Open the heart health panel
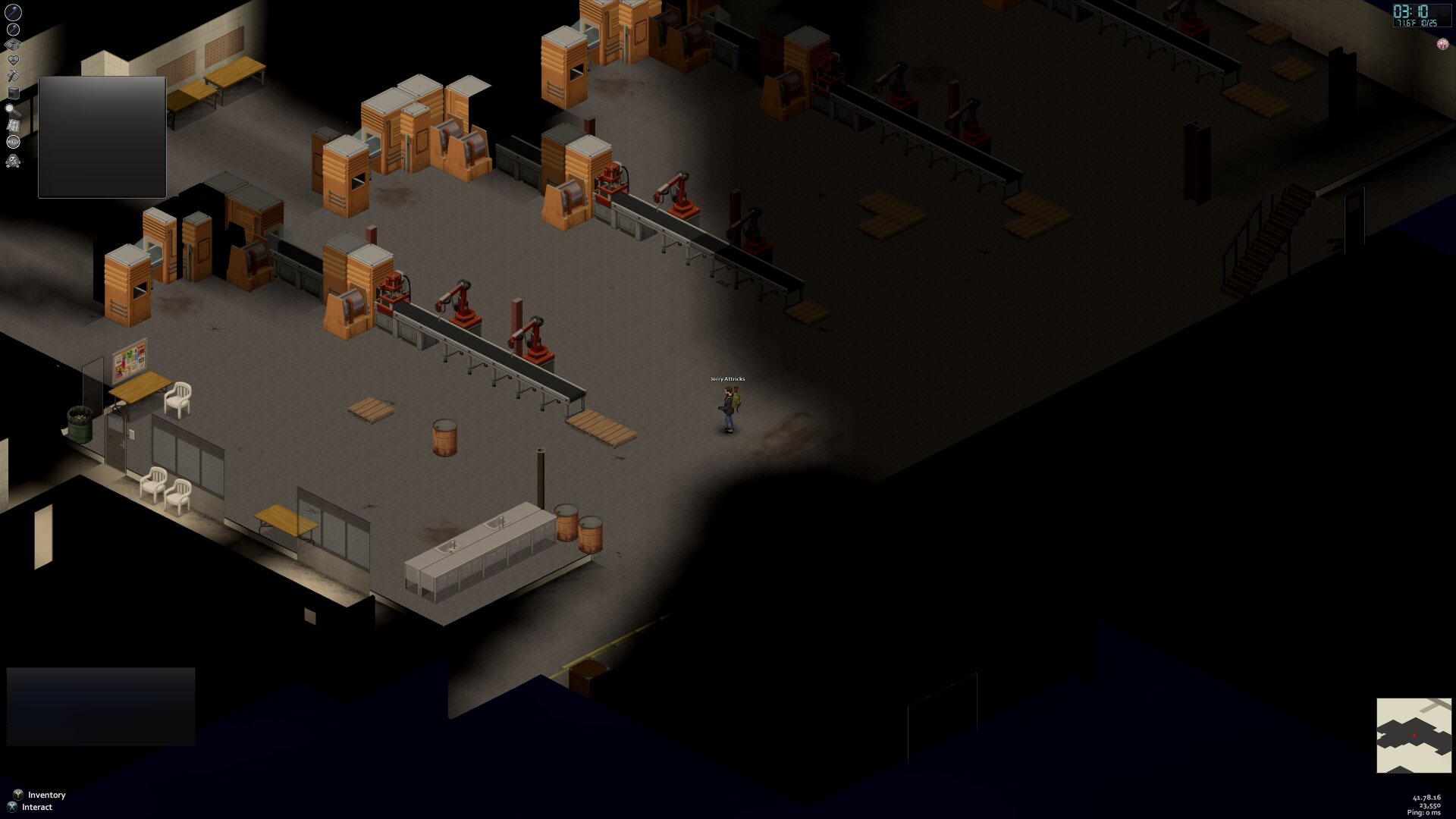This screenshot has width=1456, height=819. click(13, 60)
